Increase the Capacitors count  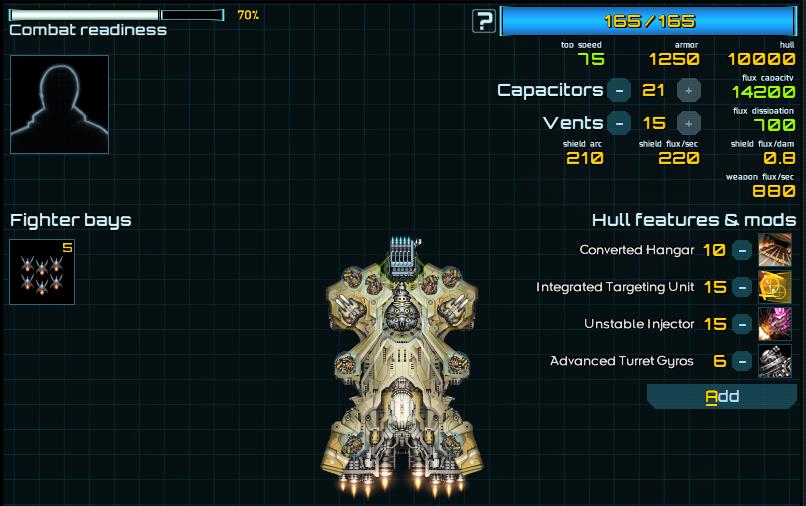tap(688, 90)
